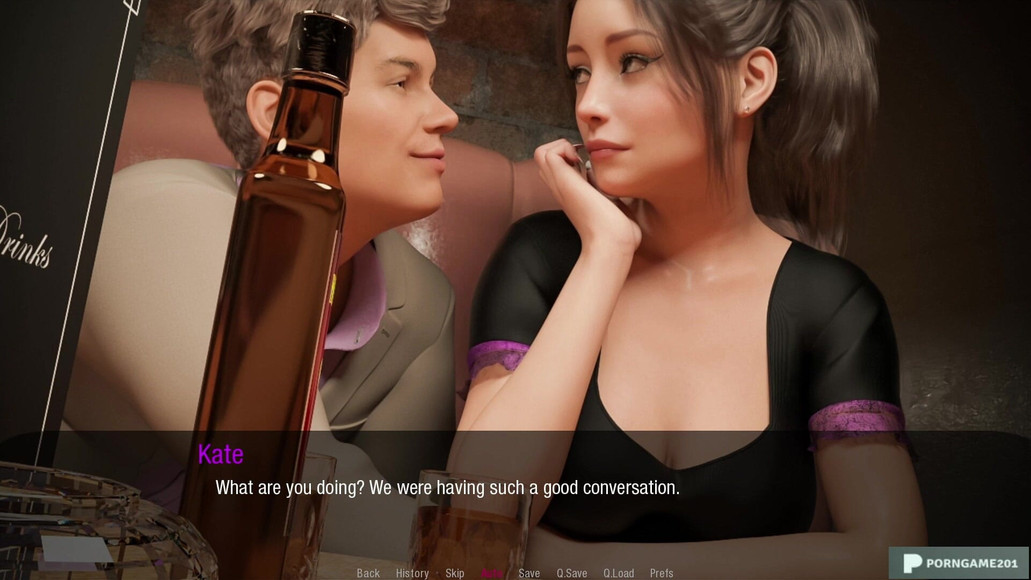The image size is (1031, 580).
Task: Go Back to the previous dialogue line
Action: click(x=368, y=573)
